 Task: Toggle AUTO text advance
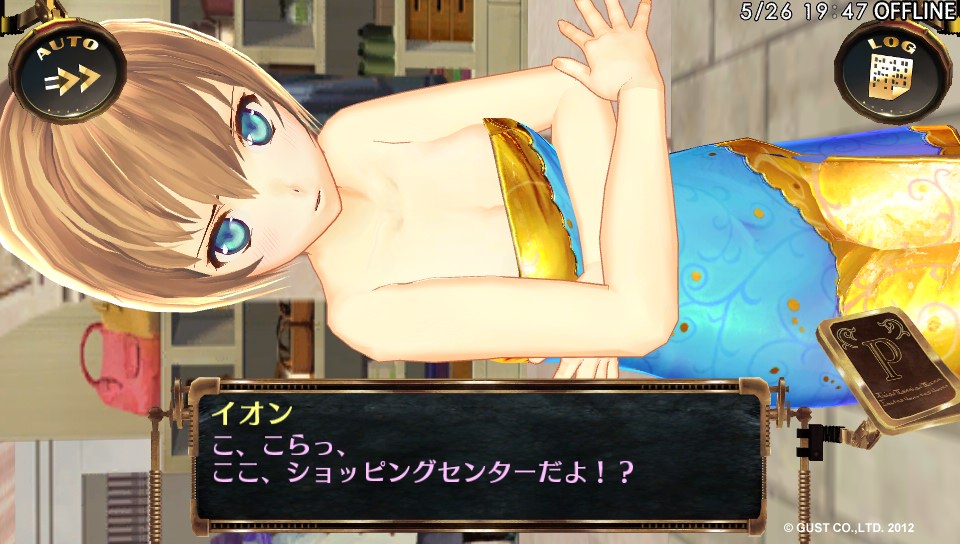click(x=67, y=71)
